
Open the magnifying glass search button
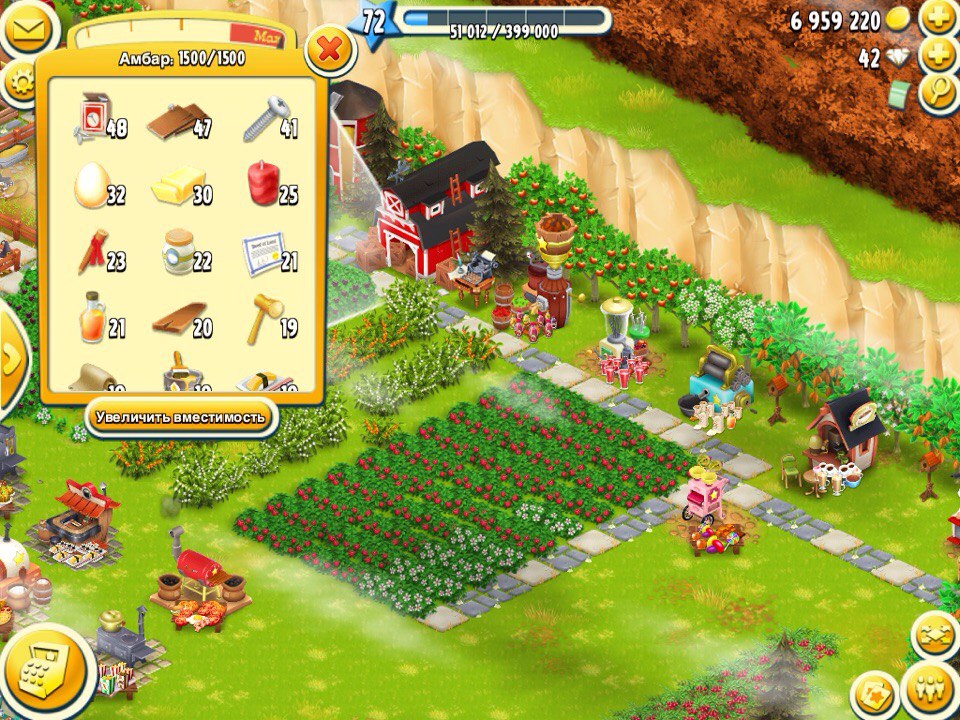[x=938, y=95]
